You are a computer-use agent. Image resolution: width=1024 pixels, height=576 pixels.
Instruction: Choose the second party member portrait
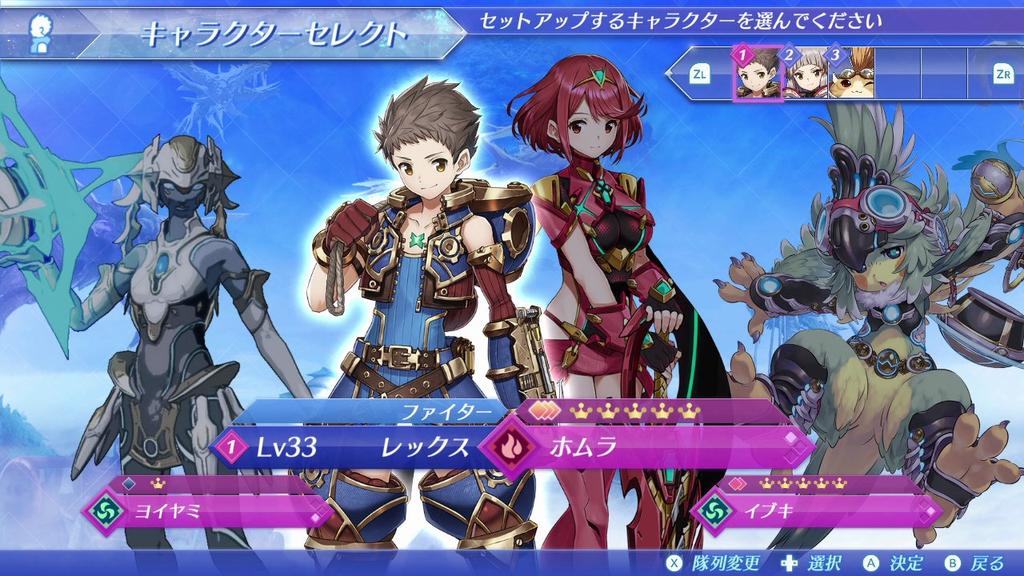pos(805,73)
